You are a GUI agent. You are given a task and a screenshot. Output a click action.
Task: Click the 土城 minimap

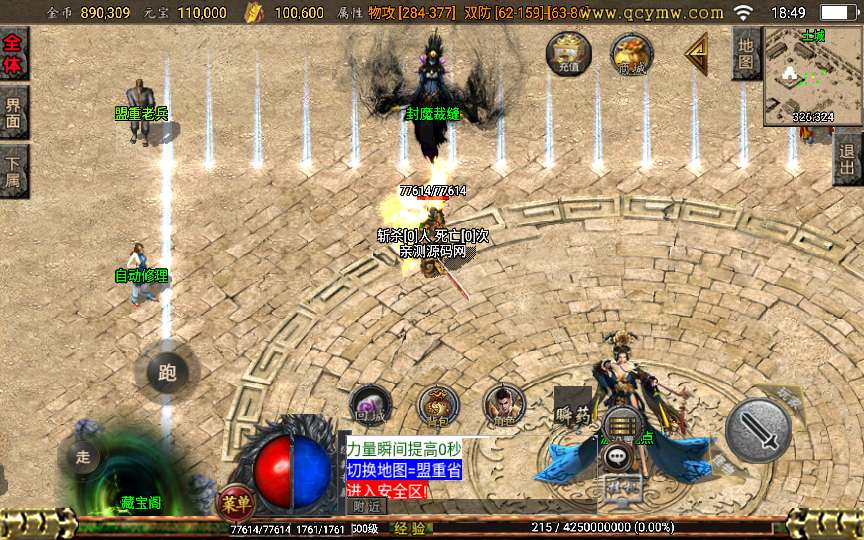click(x=812, y=76)
